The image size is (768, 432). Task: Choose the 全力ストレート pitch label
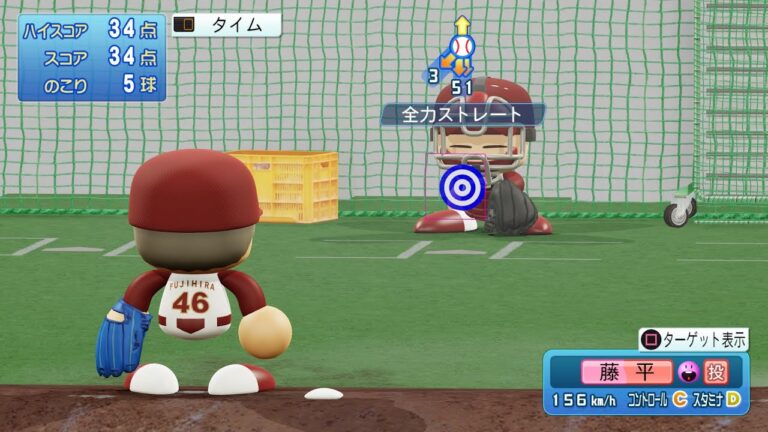tap(462, 114)
